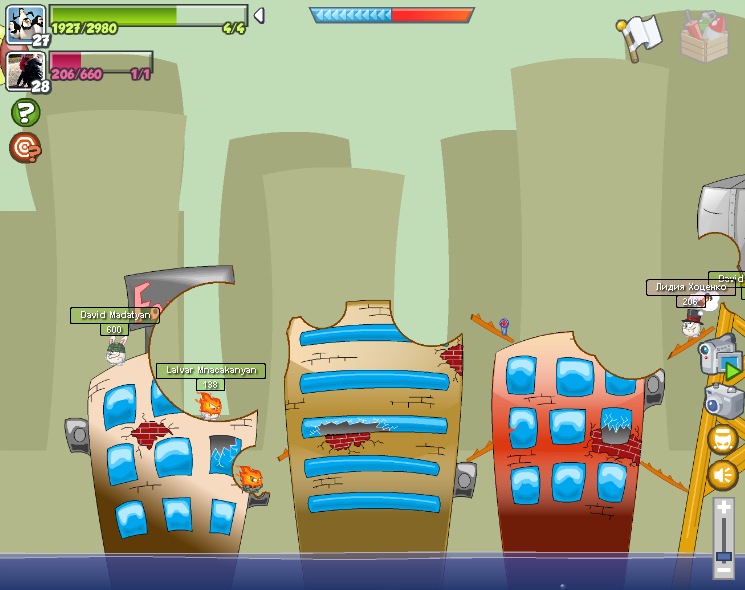Take a screenshot with the camera icon
745x590 pixels.
(x=722, y=401)
